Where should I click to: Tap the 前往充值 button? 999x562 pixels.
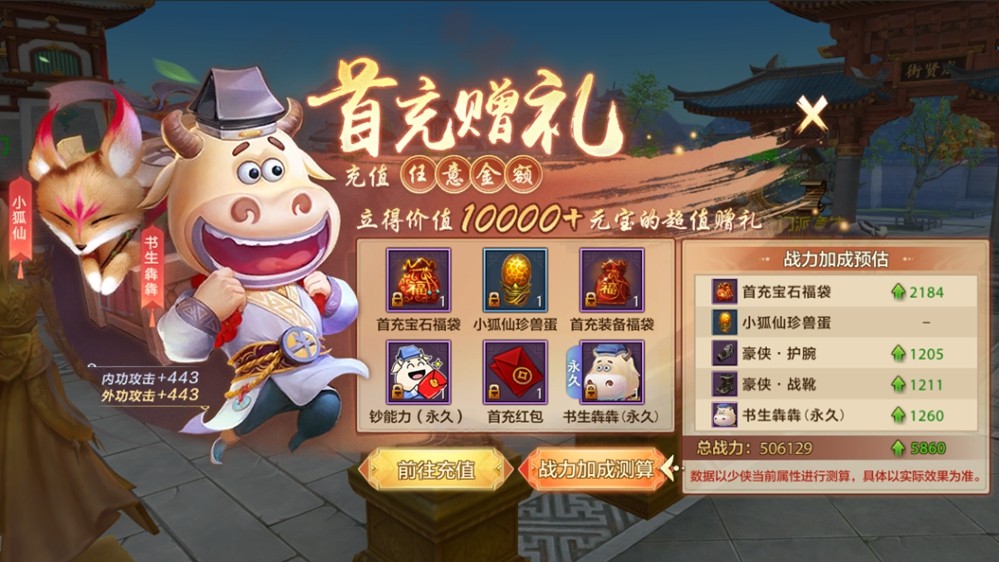(x=434, y=469)
